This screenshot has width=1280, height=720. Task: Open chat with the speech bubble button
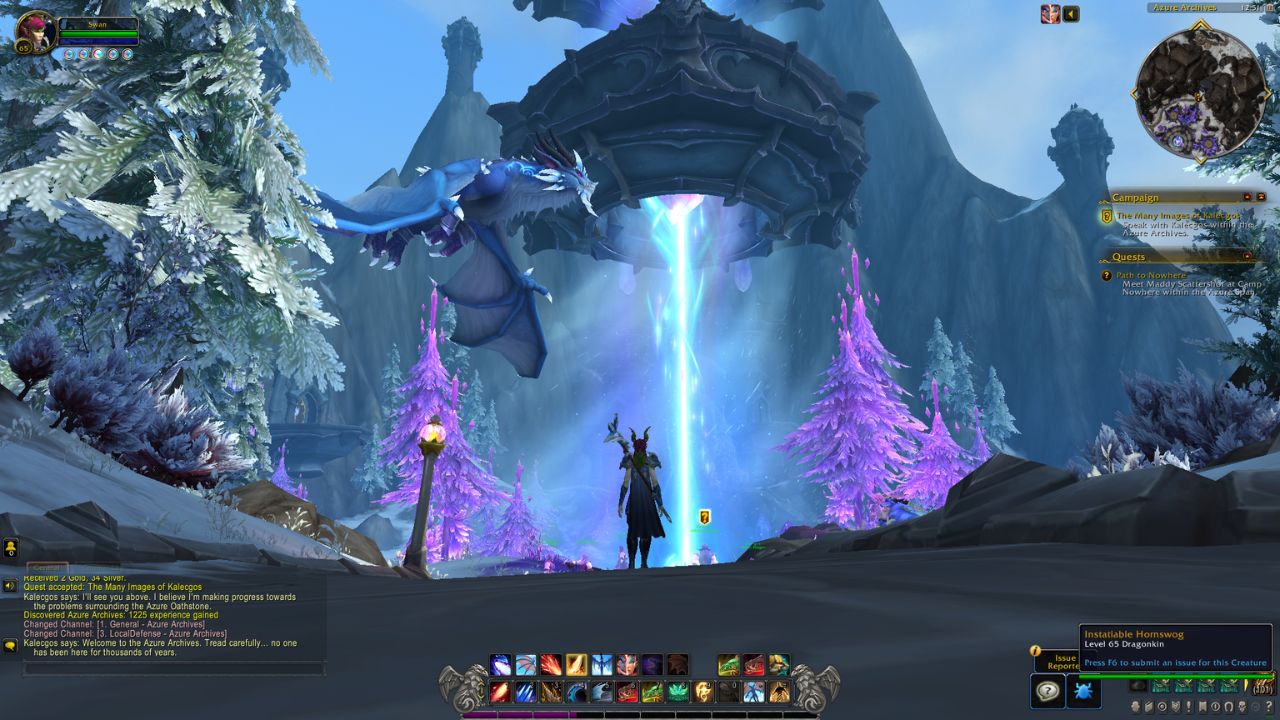pos(10,646)
